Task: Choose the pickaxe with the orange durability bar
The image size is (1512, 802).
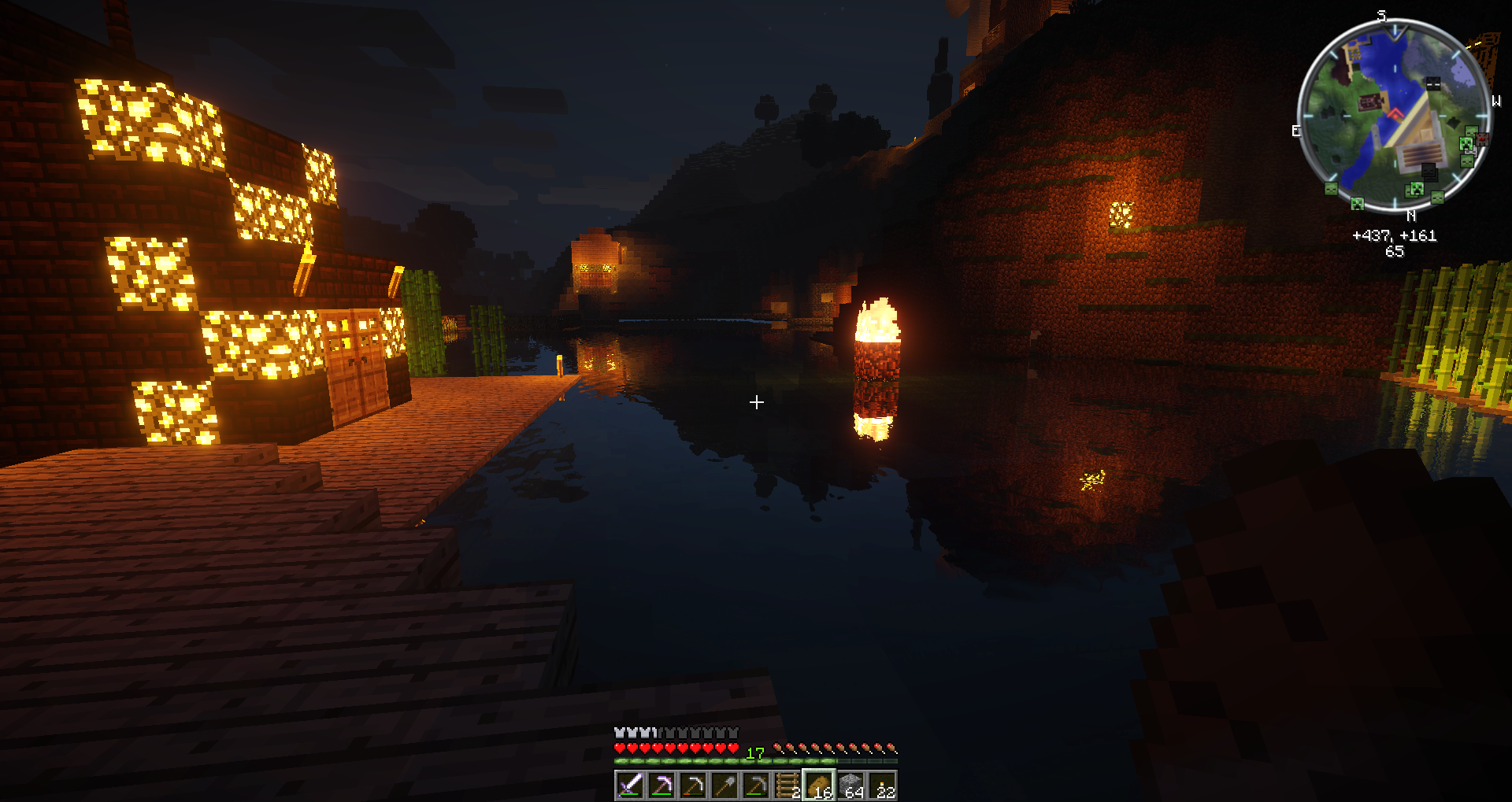Action: point(693,785)
